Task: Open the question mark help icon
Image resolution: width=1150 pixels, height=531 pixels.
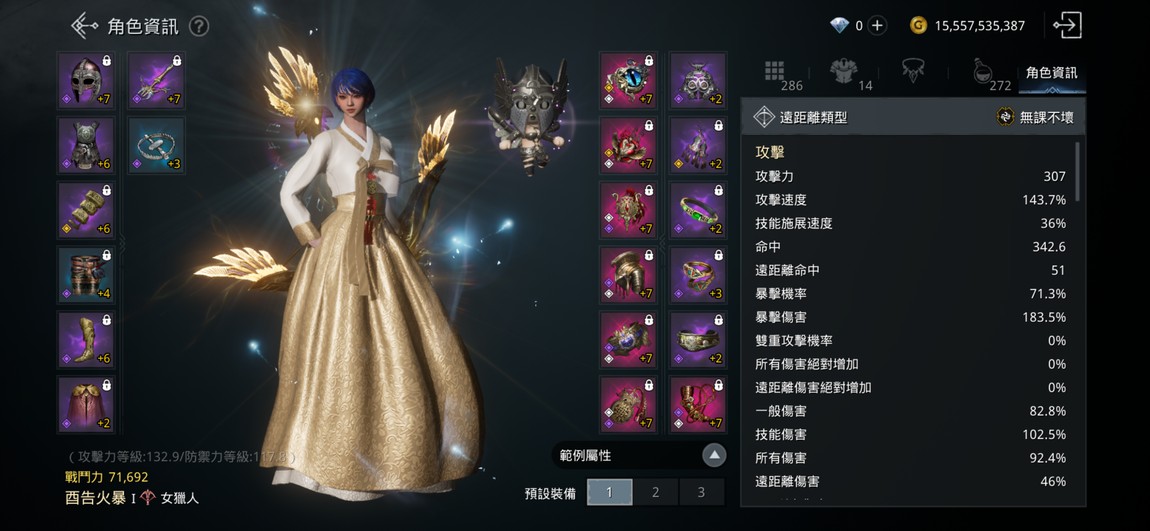Action: (x=199, y=26)
